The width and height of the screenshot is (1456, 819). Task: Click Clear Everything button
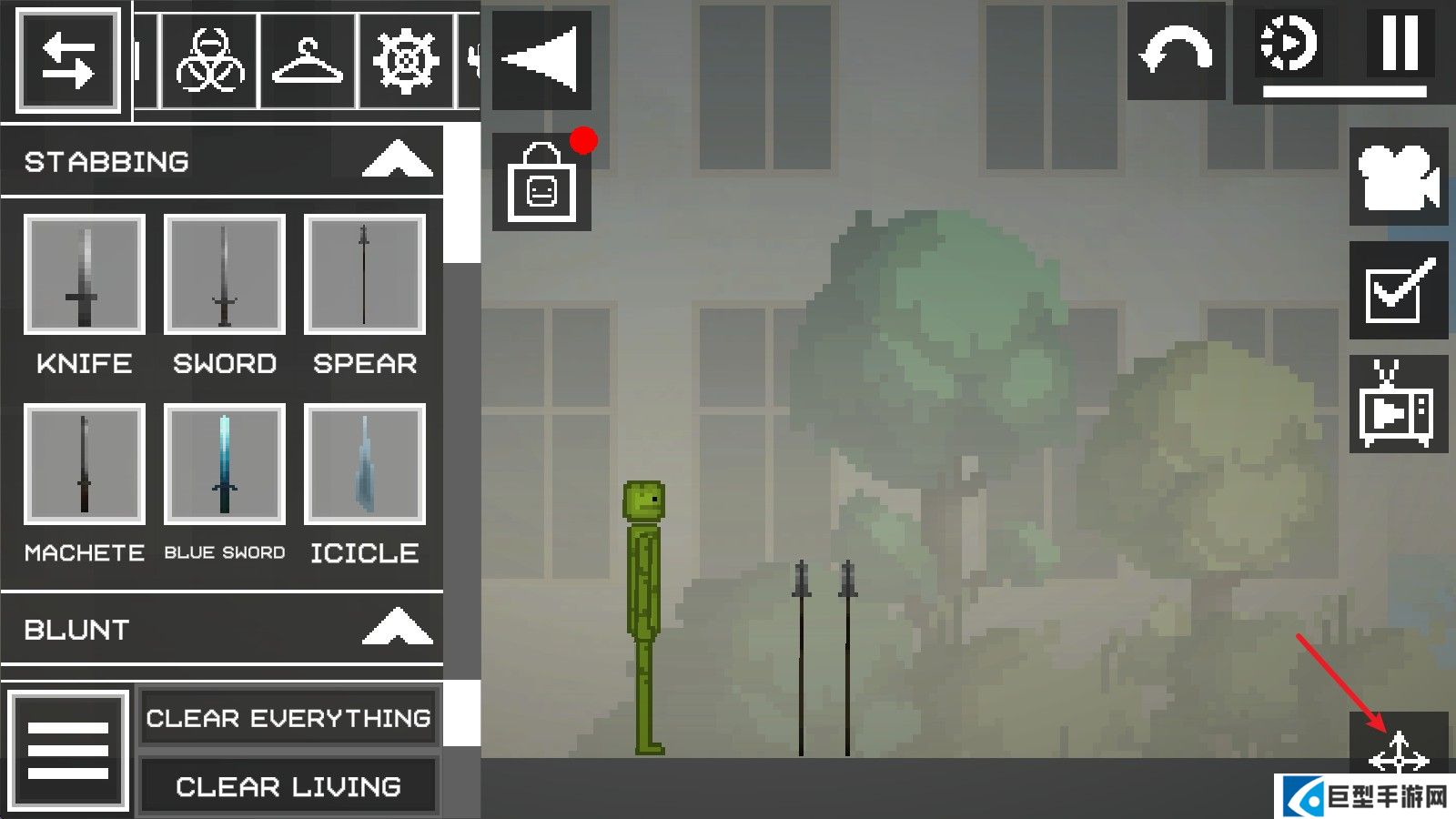click(x=288, y=718)
